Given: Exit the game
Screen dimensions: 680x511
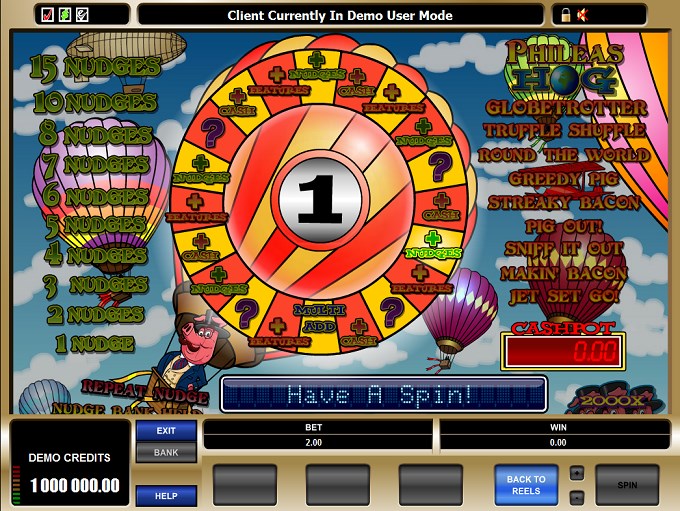Looking at the screenshot, I should [x=166, y=431].
